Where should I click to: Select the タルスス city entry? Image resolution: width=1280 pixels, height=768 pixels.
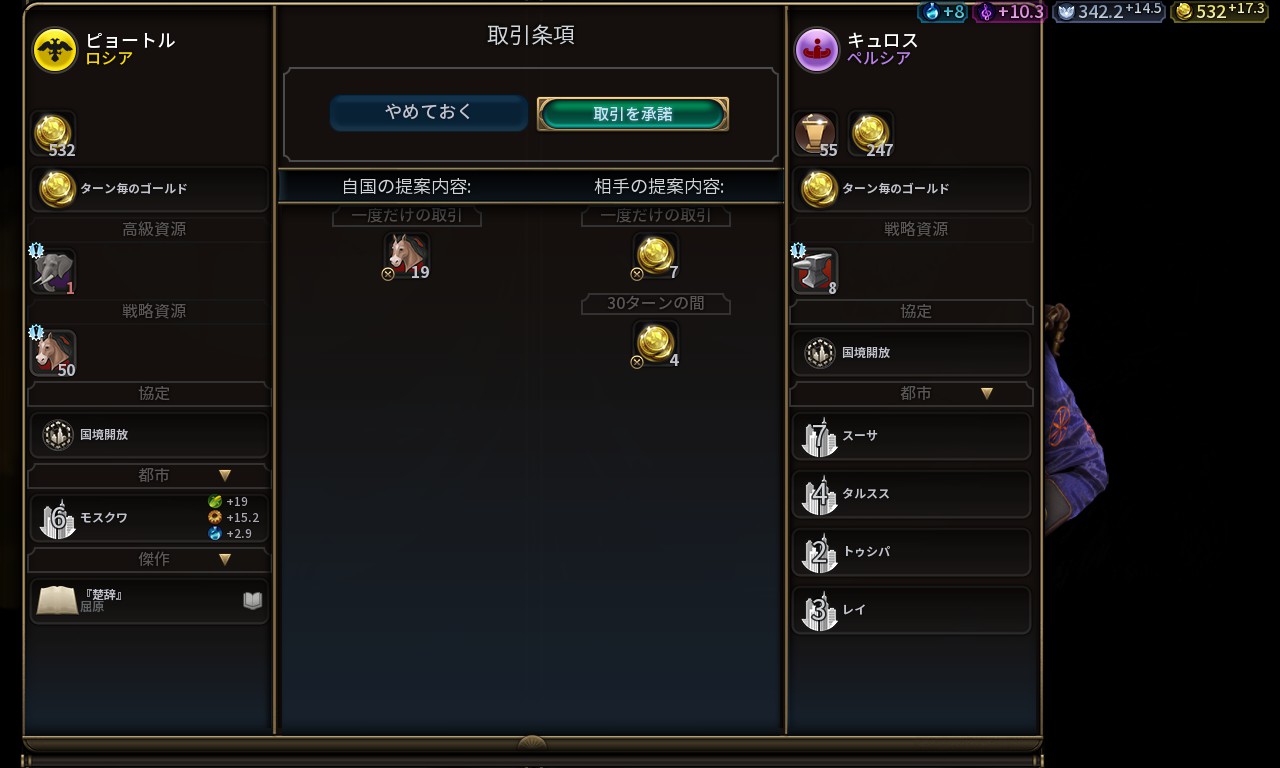[x=910, y=494]
